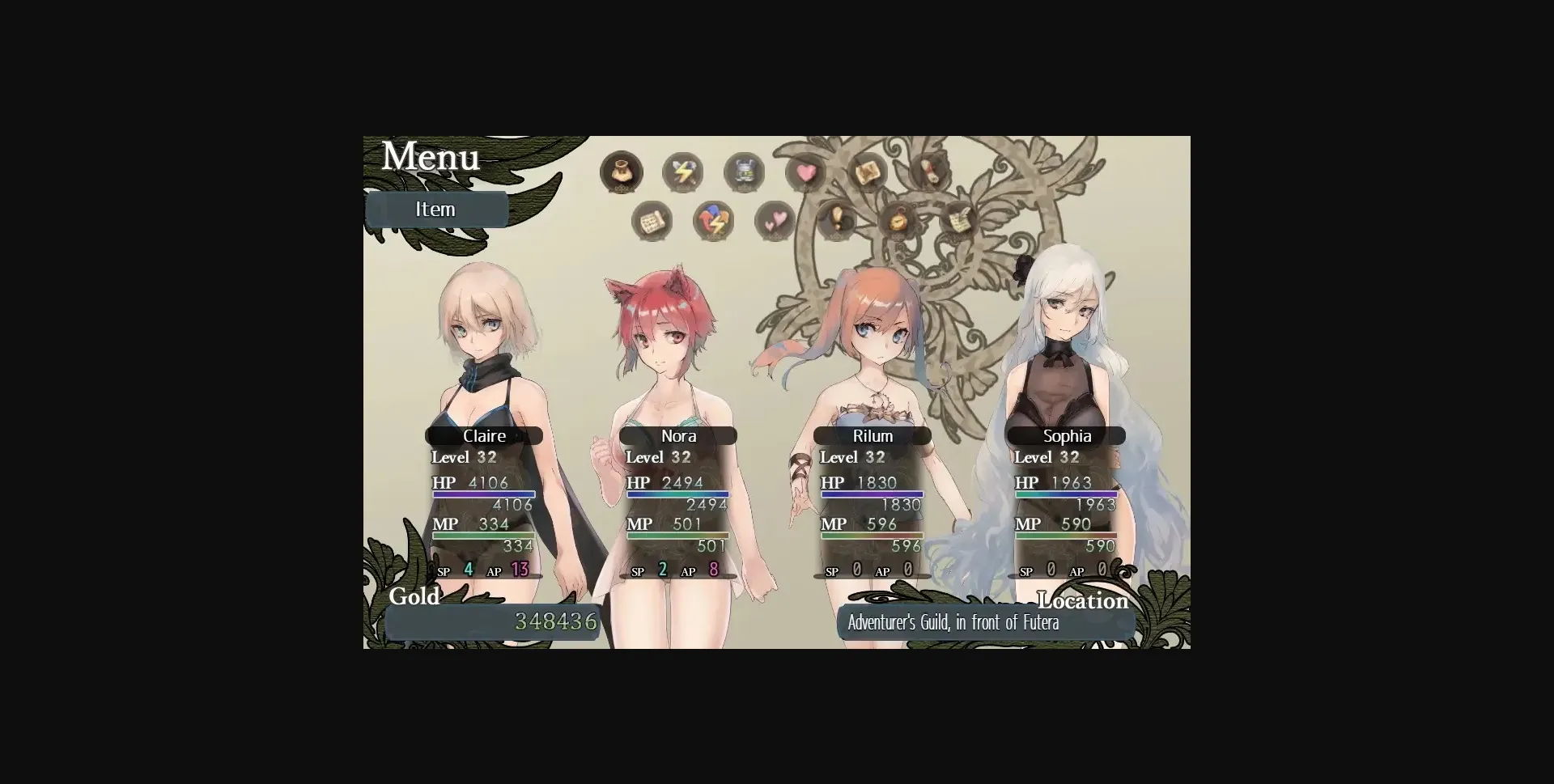The height and width of the screenshot is (784, 1554).
Task: Click the Item button
Action: pos(436,209)
